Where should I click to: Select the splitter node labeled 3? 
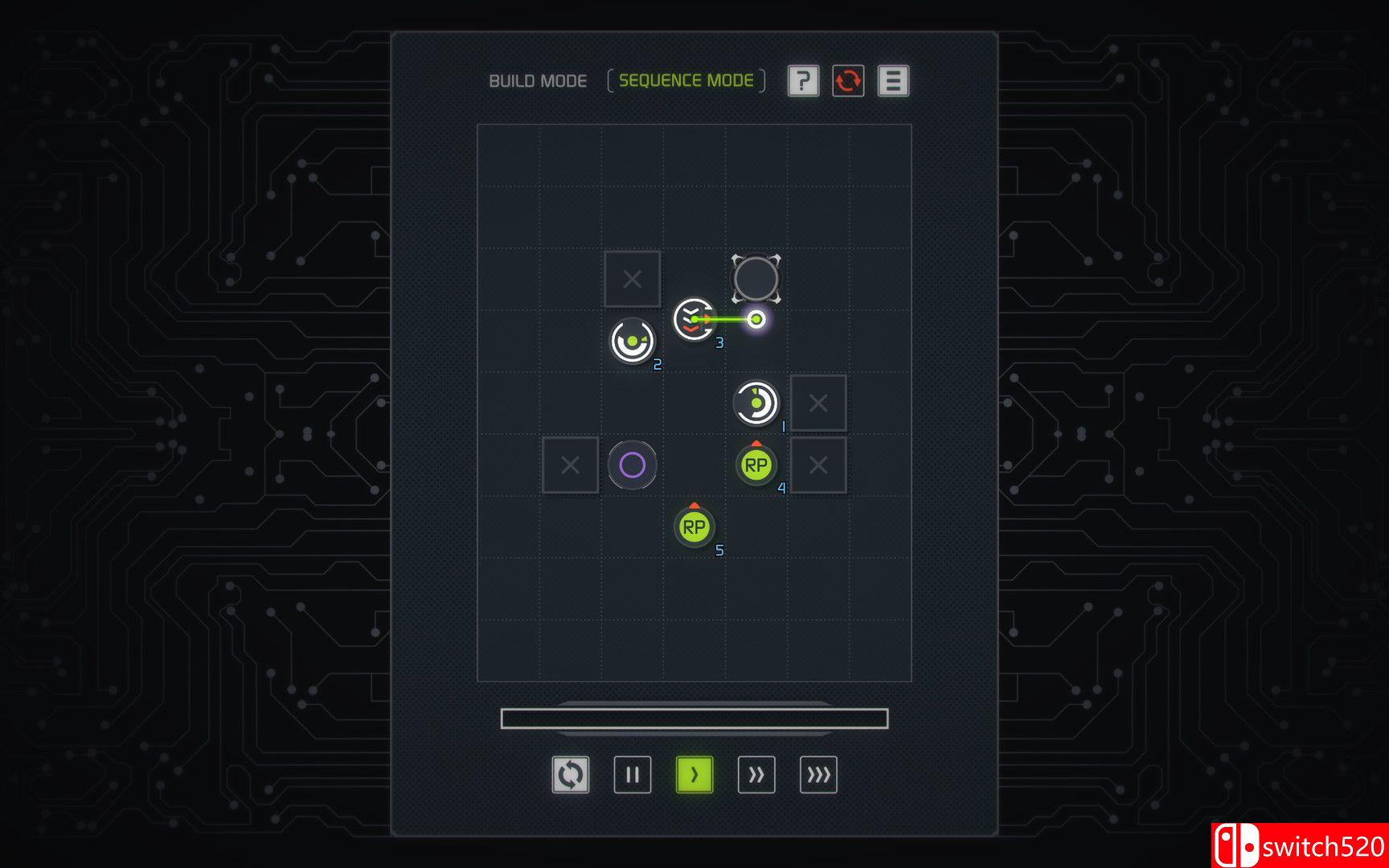pyautogui.click(x=694, y=320)
